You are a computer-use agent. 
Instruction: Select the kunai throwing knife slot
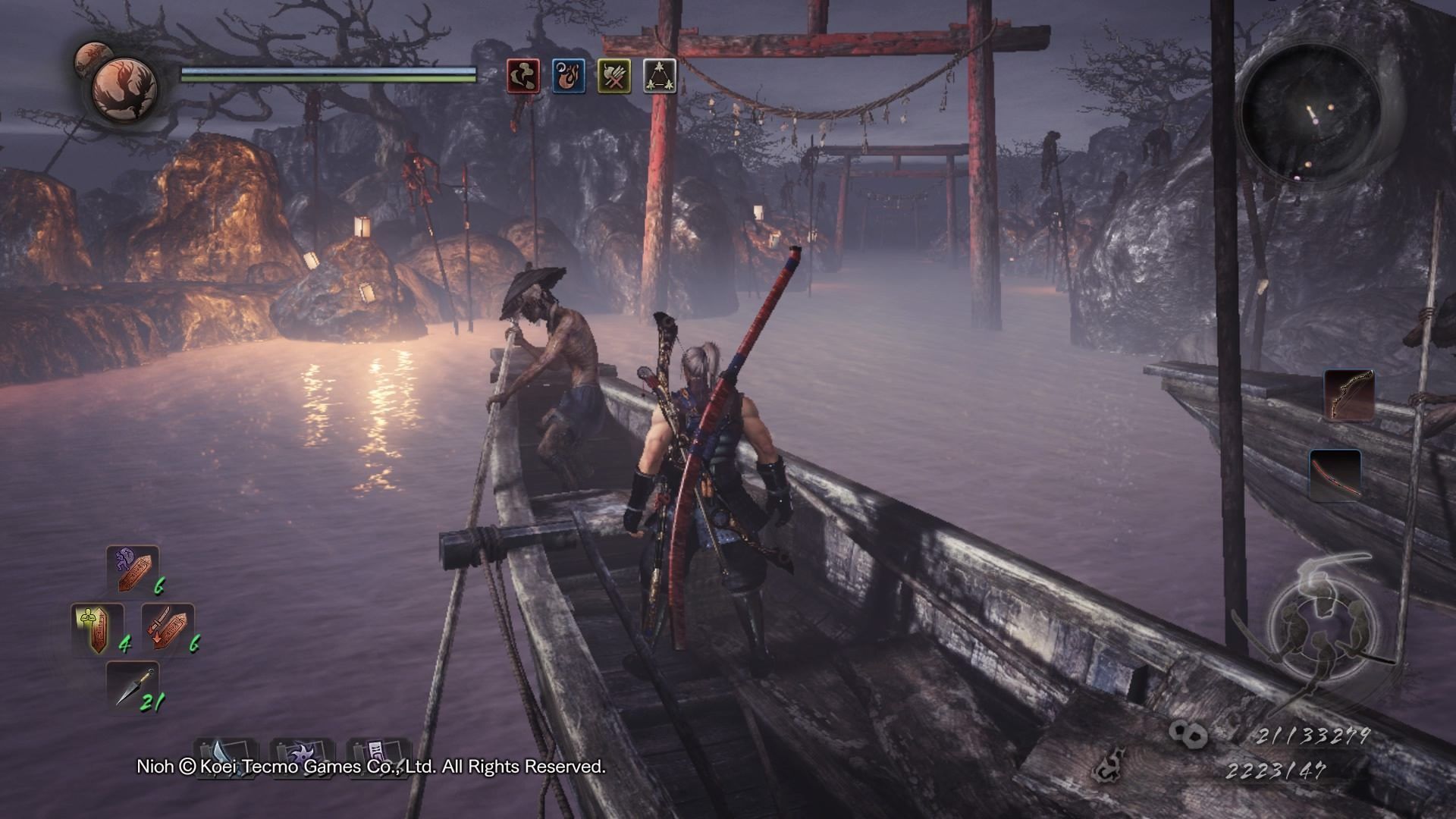coord(132,686)
